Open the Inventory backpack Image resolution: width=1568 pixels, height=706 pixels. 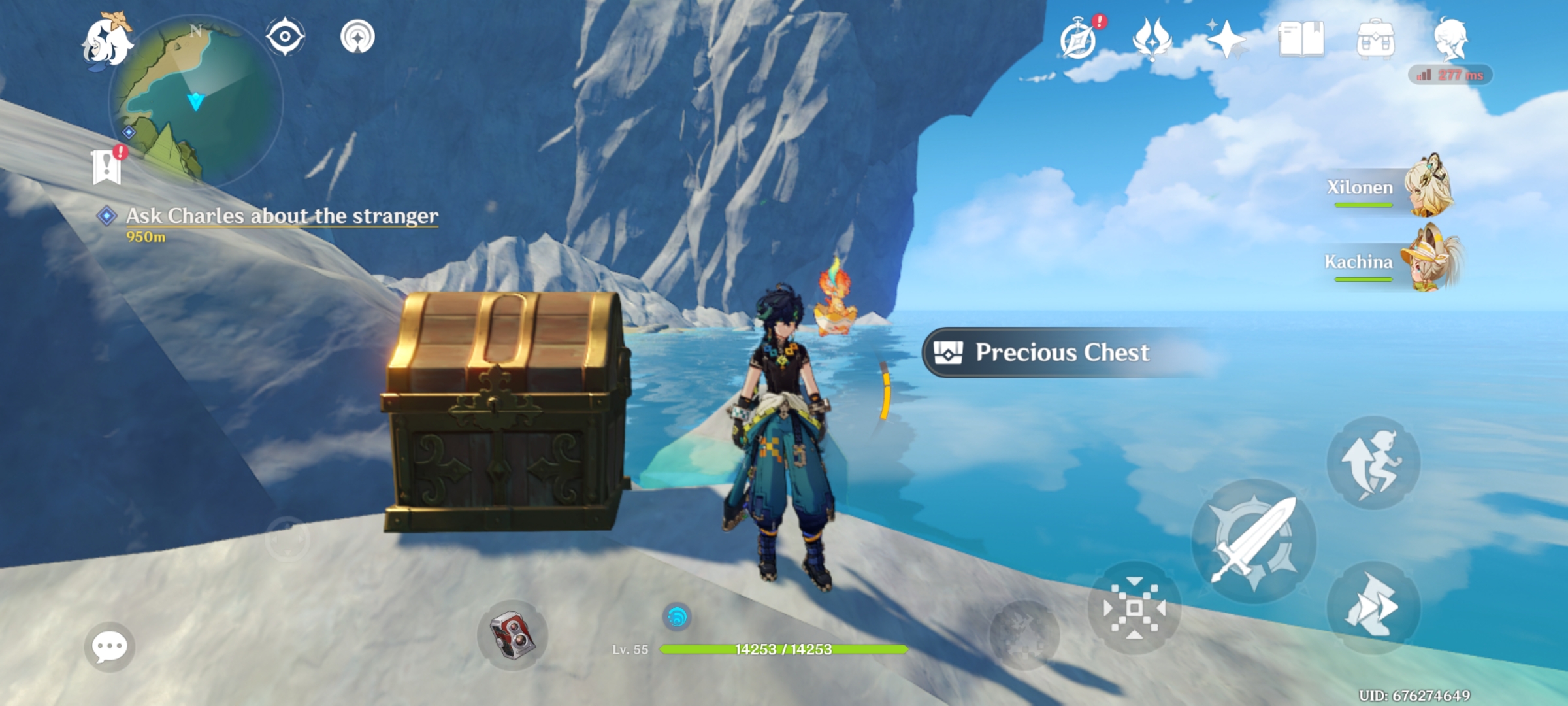[1379, 41]
